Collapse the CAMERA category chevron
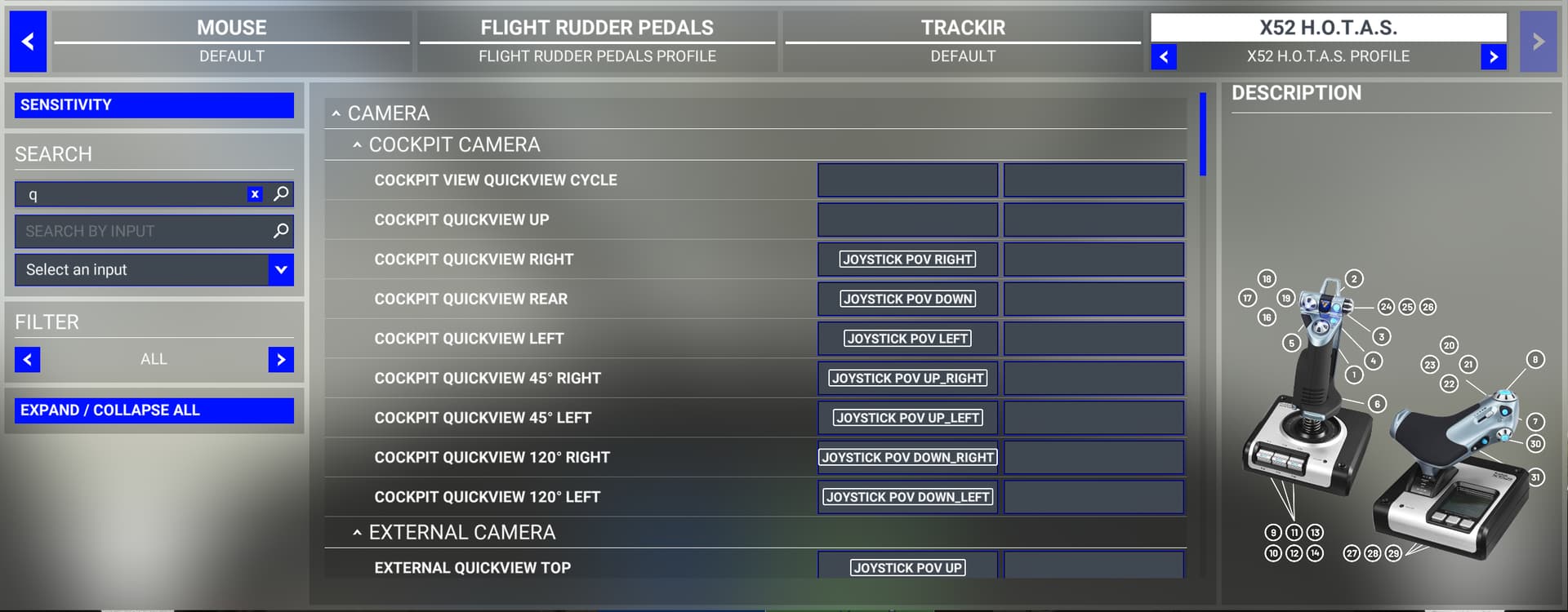 [337, 113]
